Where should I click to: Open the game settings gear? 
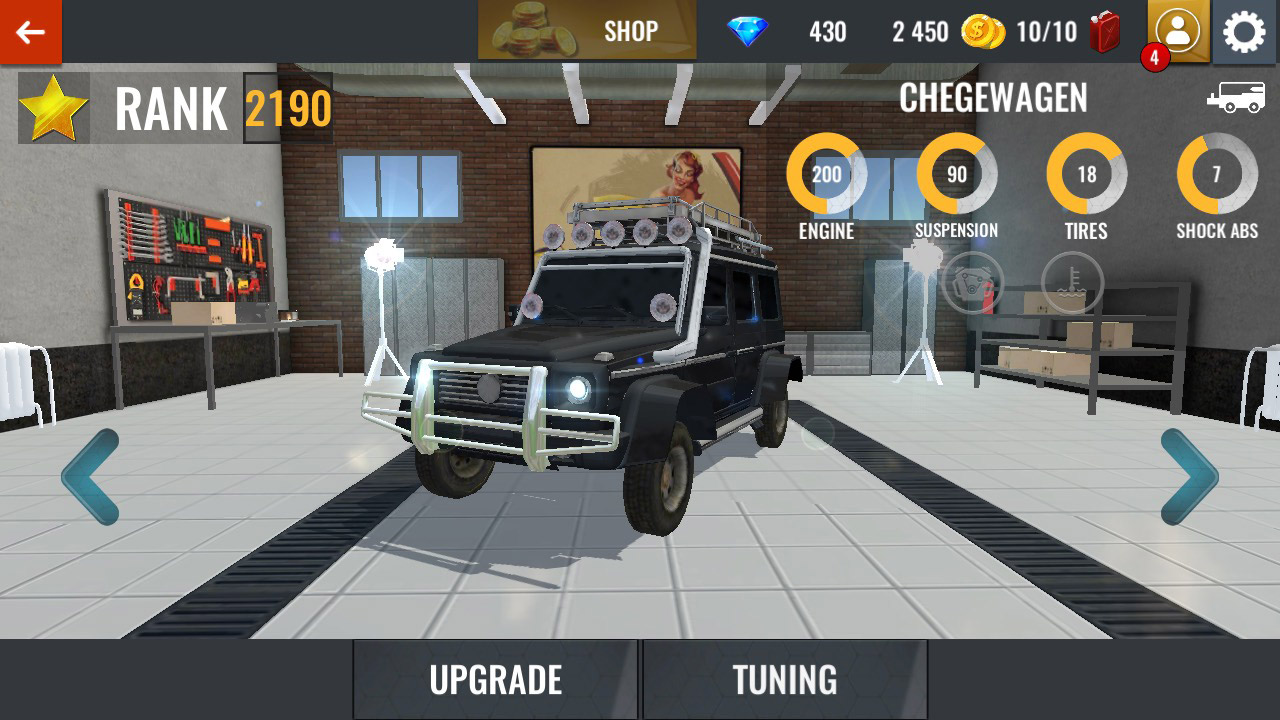pyautogui.click(x=1243, y=31)
